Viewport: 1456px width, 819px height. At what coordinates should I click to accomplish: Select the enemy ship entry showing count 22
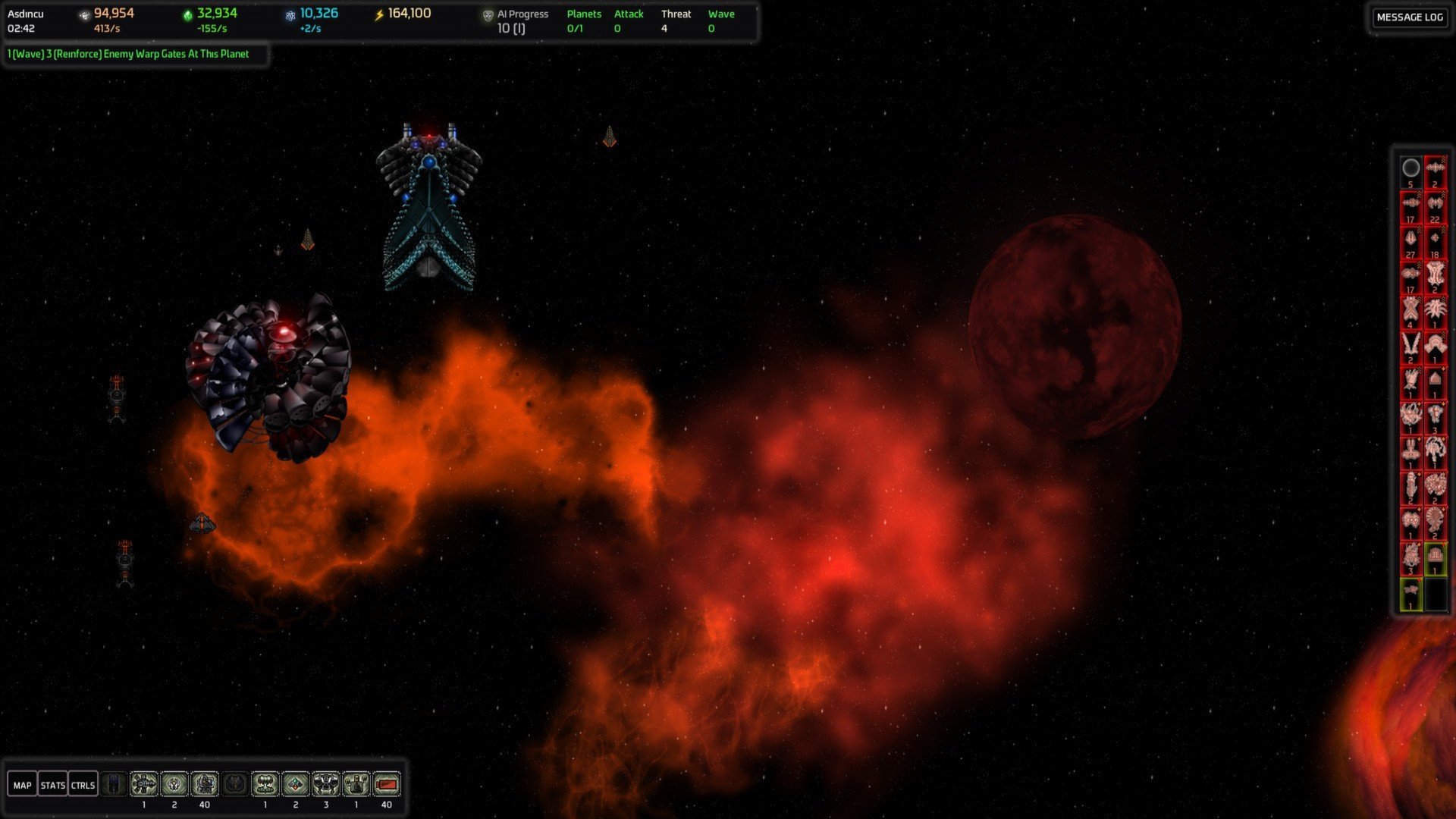[1435, 206]
